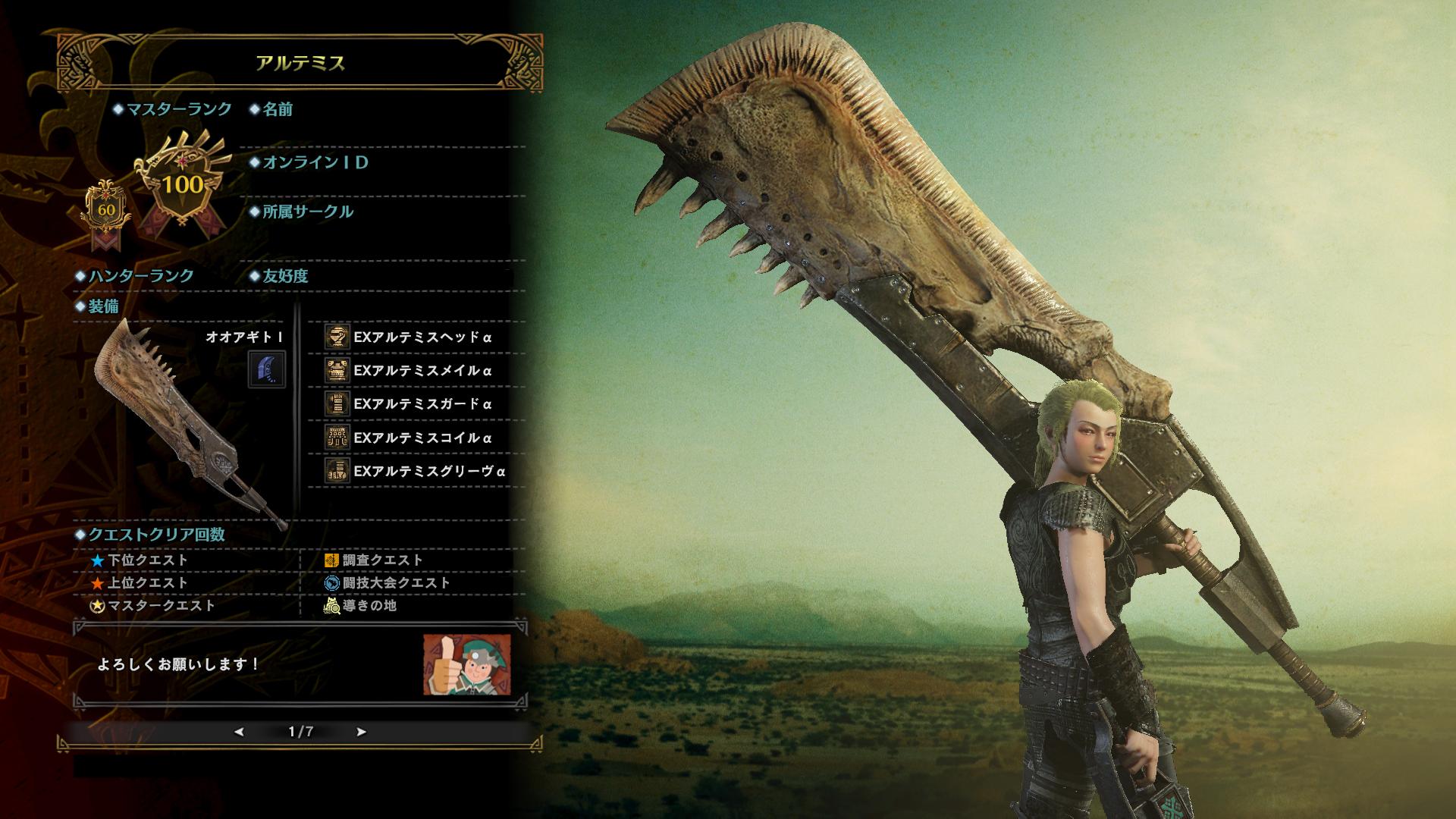Select the blue charm equipment icon
The image size is (1456, 819).
pos(267,369)
